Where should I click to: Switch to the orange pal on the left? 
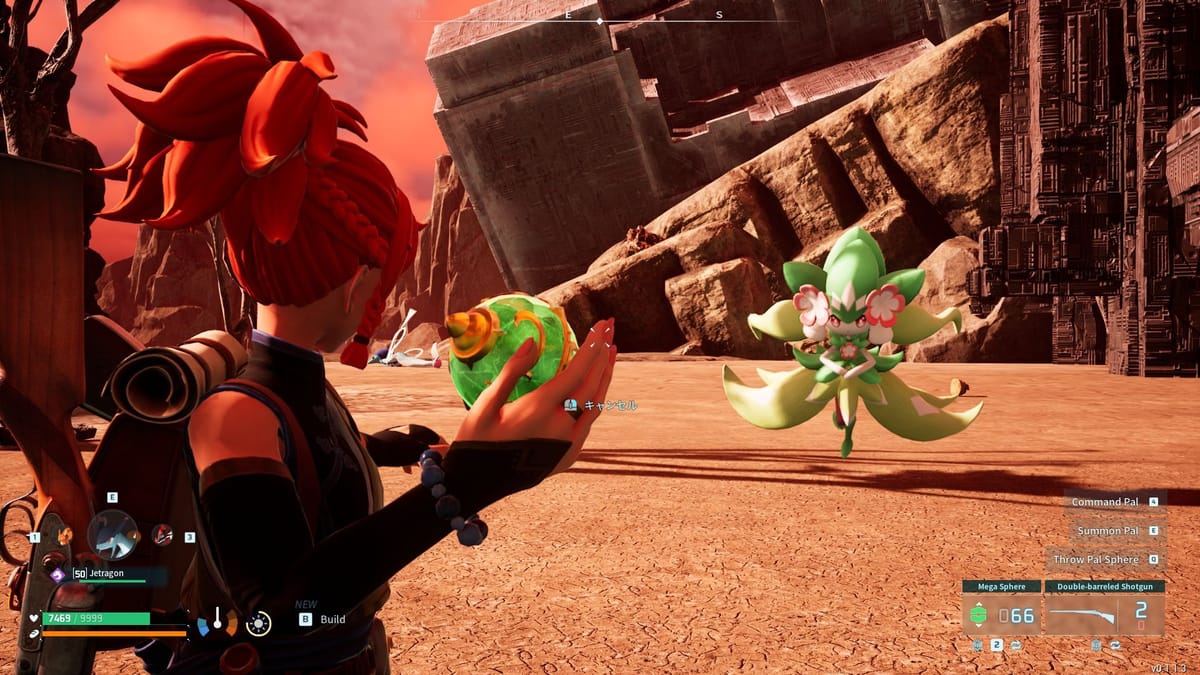[x=64, y=537]
